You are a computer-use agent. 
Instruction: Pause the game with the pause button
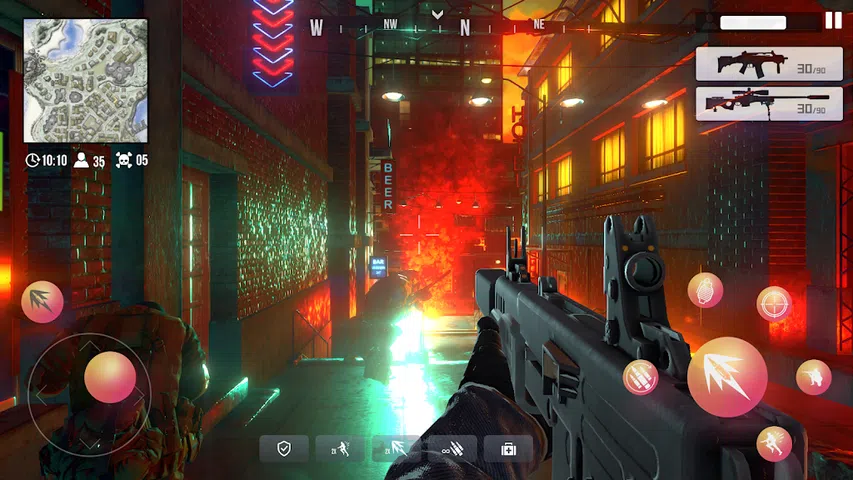833,20
